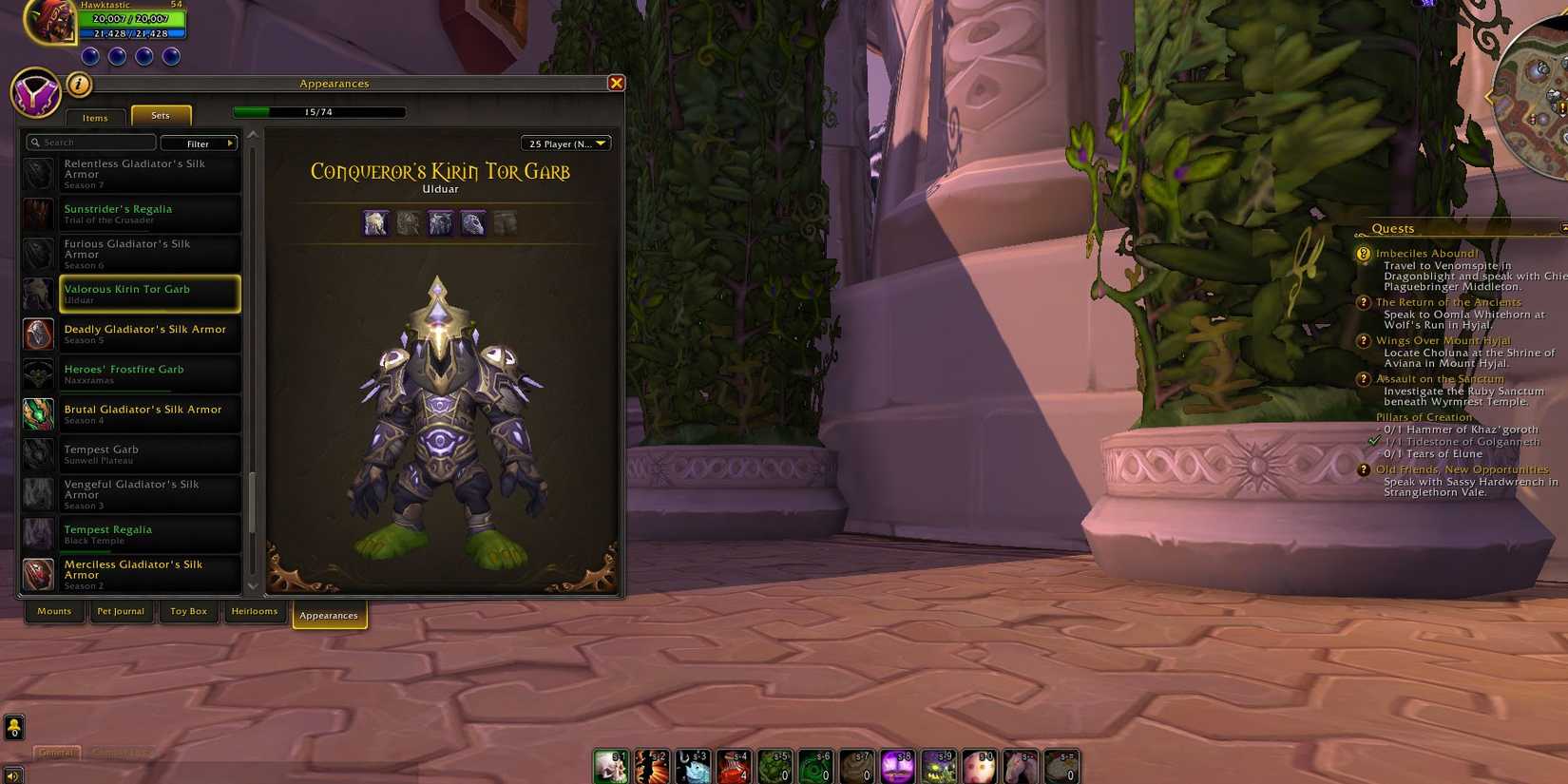
Task: Activate the purple portal ability in slot s-8
Action: click(x=897, y=765)
